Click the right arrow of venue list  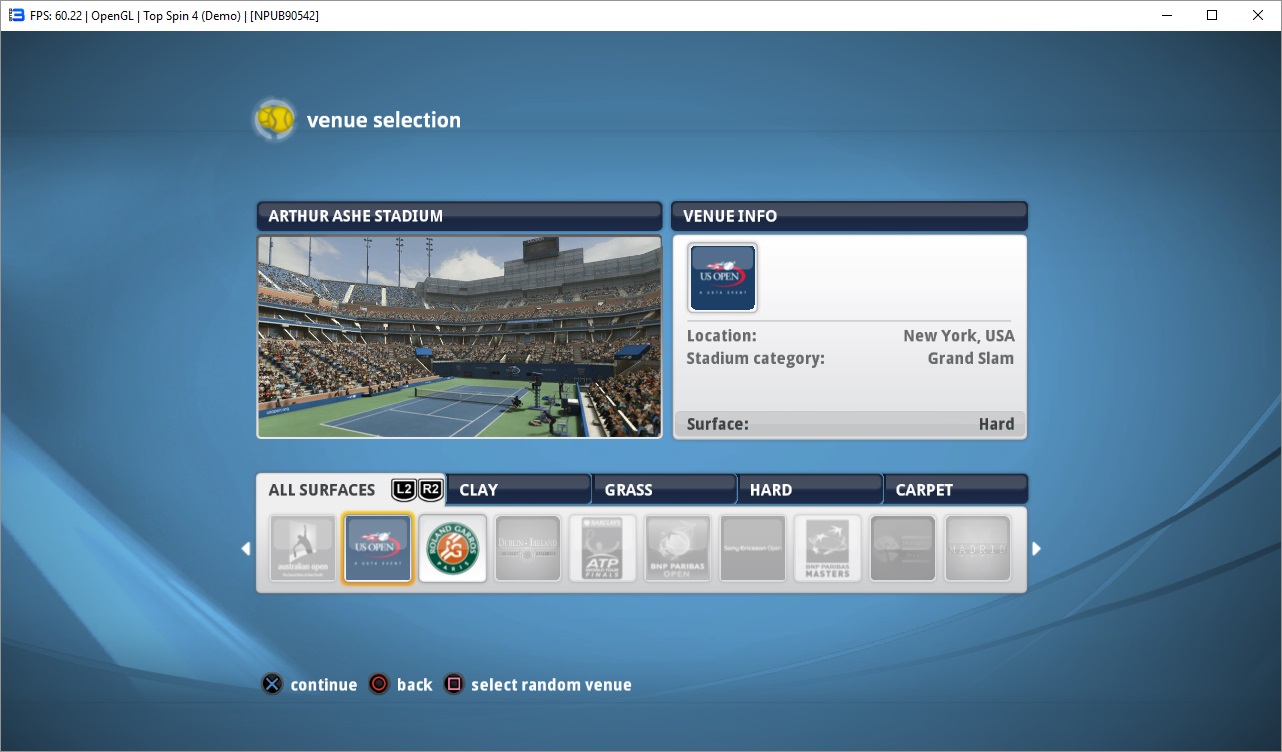pos(1037,549)
